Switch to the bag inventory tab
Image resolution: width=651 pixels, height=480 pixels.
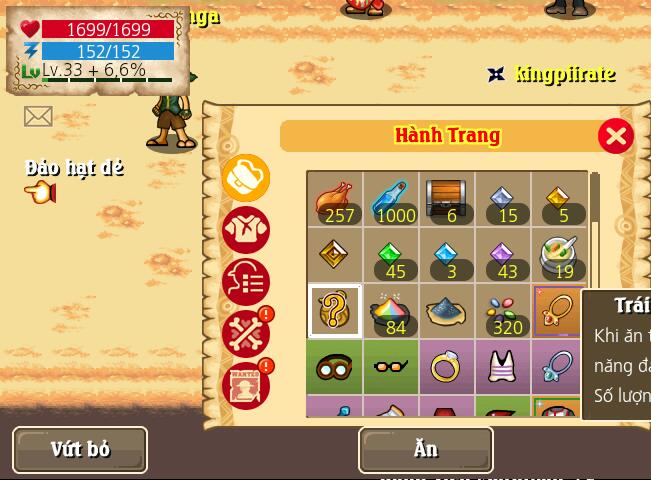(246, 178)
